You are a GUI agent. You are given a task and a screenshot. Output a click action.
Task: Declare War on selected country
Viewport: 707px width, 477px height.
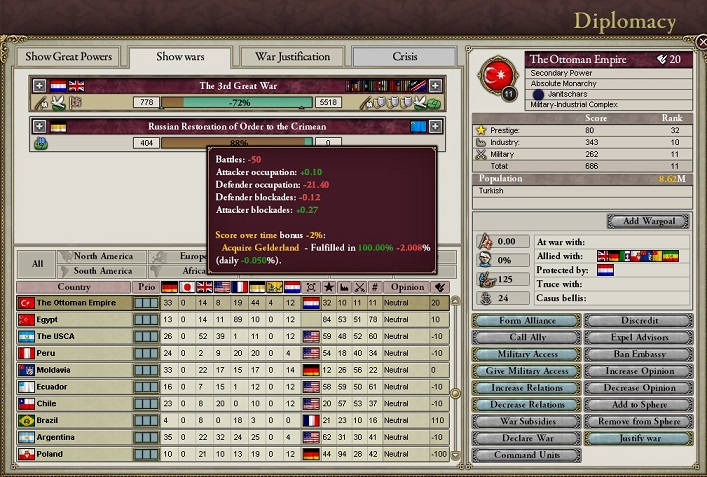coord(525,439)
